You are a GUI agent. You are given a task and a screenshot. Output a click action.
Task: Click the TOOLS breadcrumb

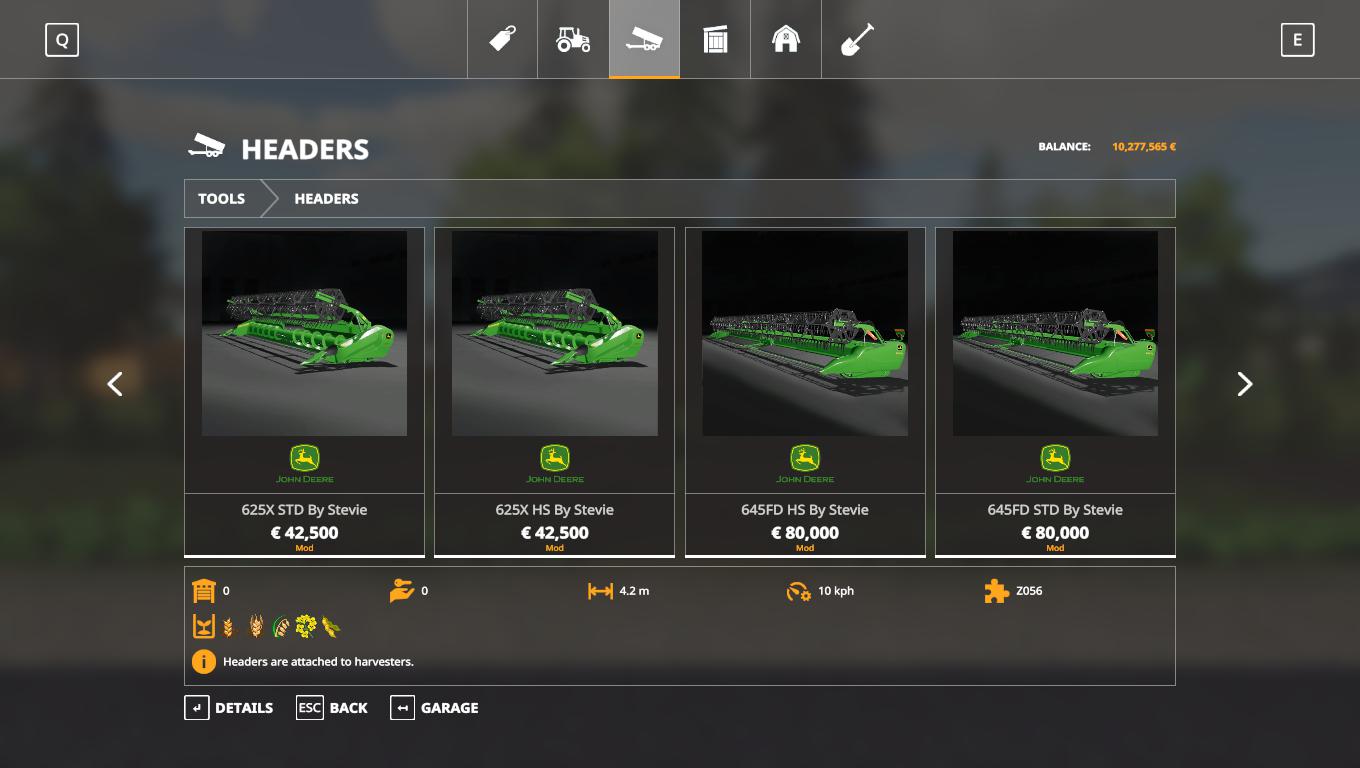click(x=222, y=199)
